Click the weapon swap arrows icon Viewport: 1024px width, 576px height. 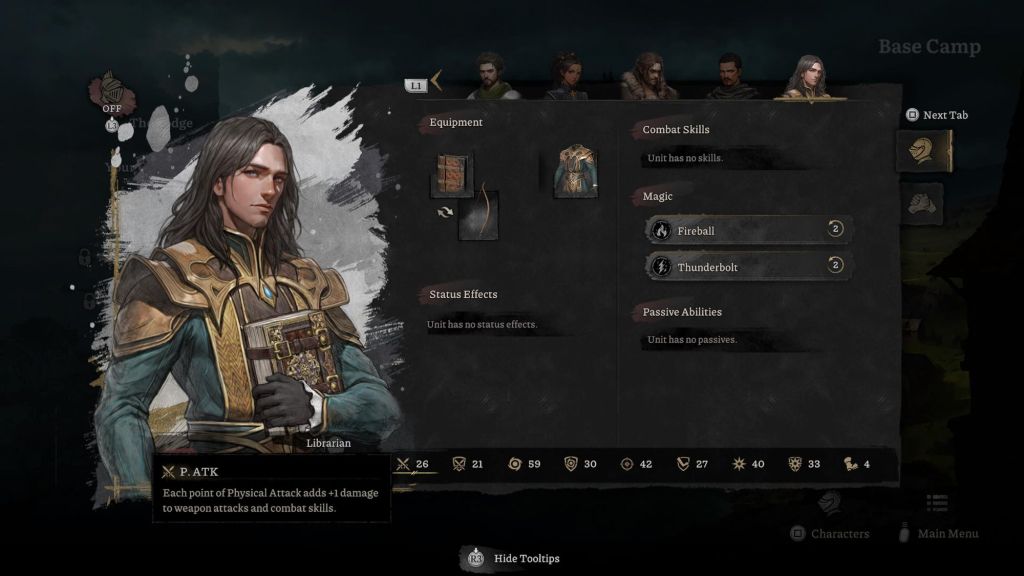(x=445, y=212)
